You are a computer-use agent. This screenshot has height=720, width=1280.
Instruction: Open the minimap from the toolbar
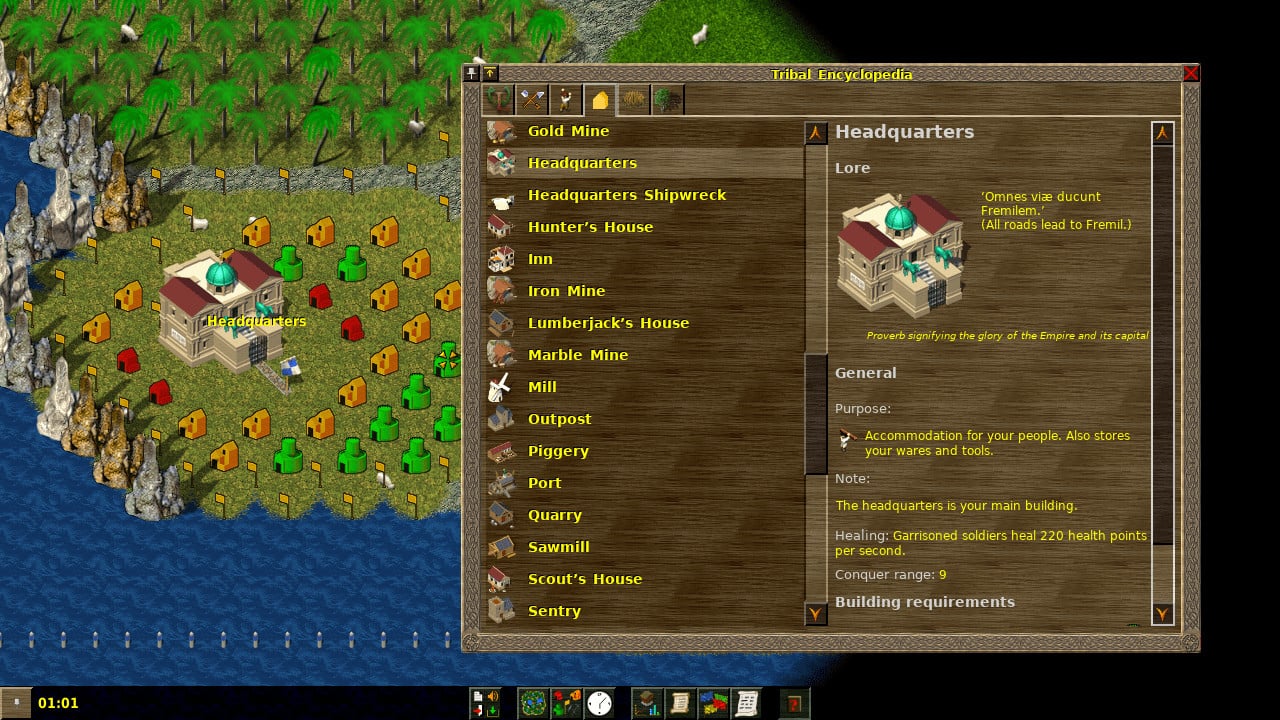click(535, 703)
